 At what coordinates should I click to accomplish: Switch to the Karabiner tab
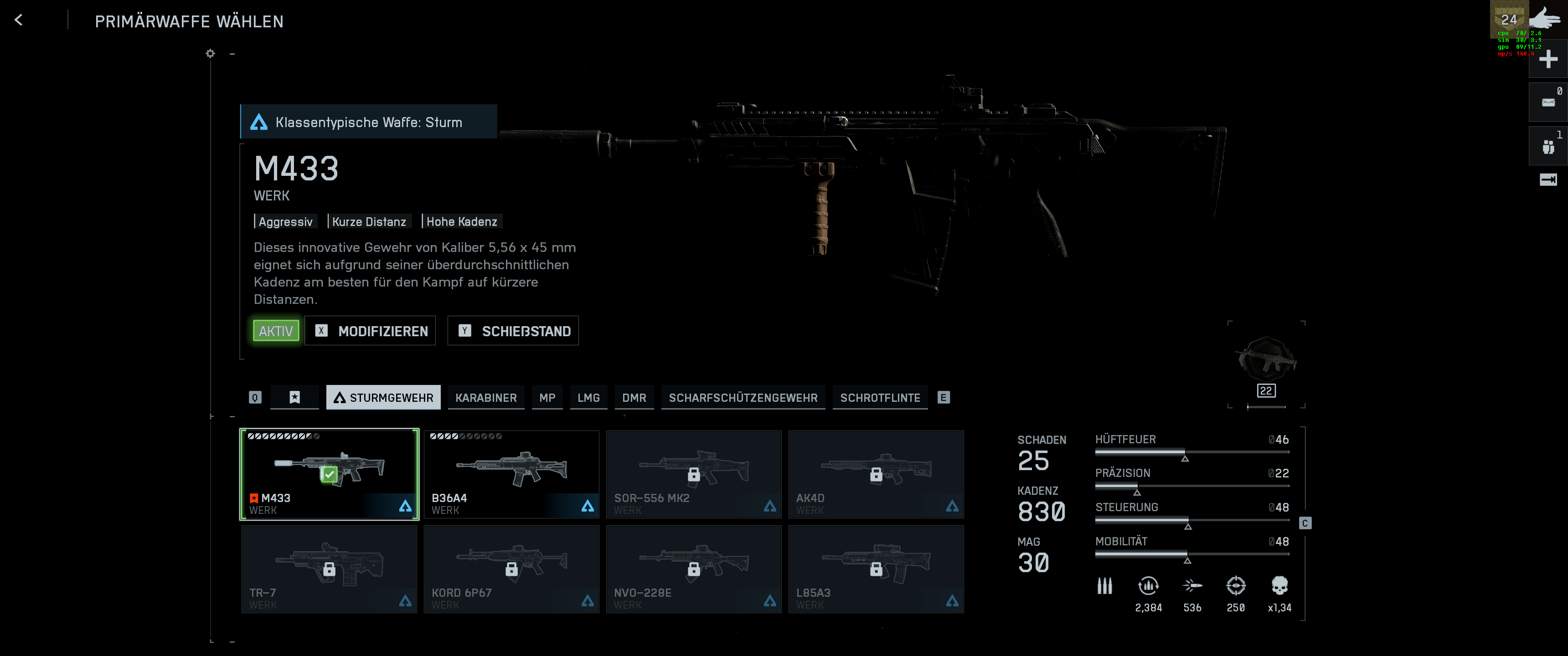(x=486, y=398)
